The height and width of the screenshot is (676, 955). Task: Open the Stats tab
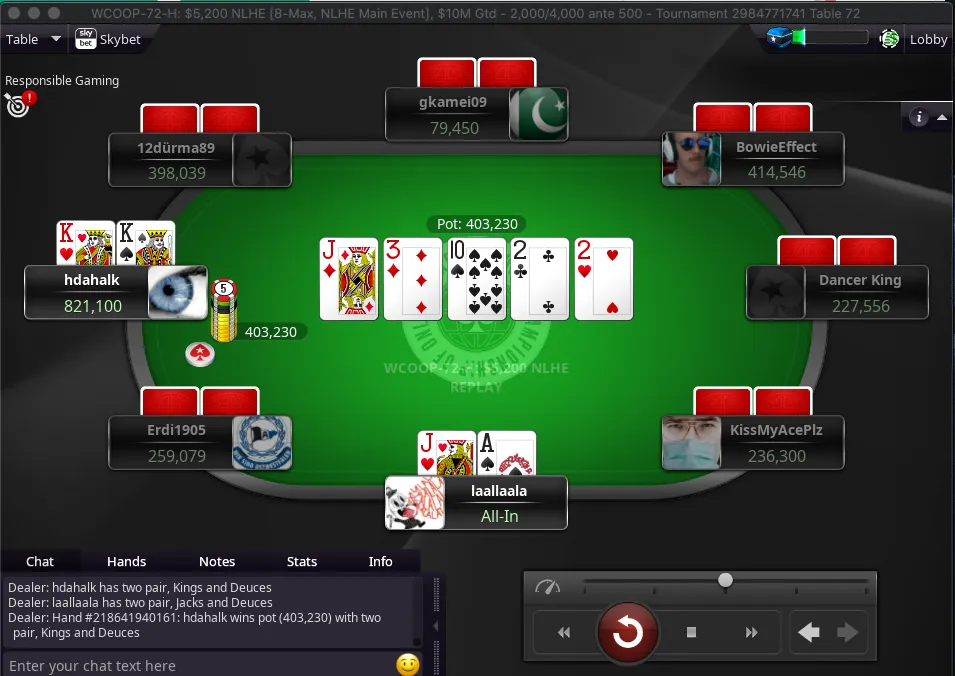(302, 561)
